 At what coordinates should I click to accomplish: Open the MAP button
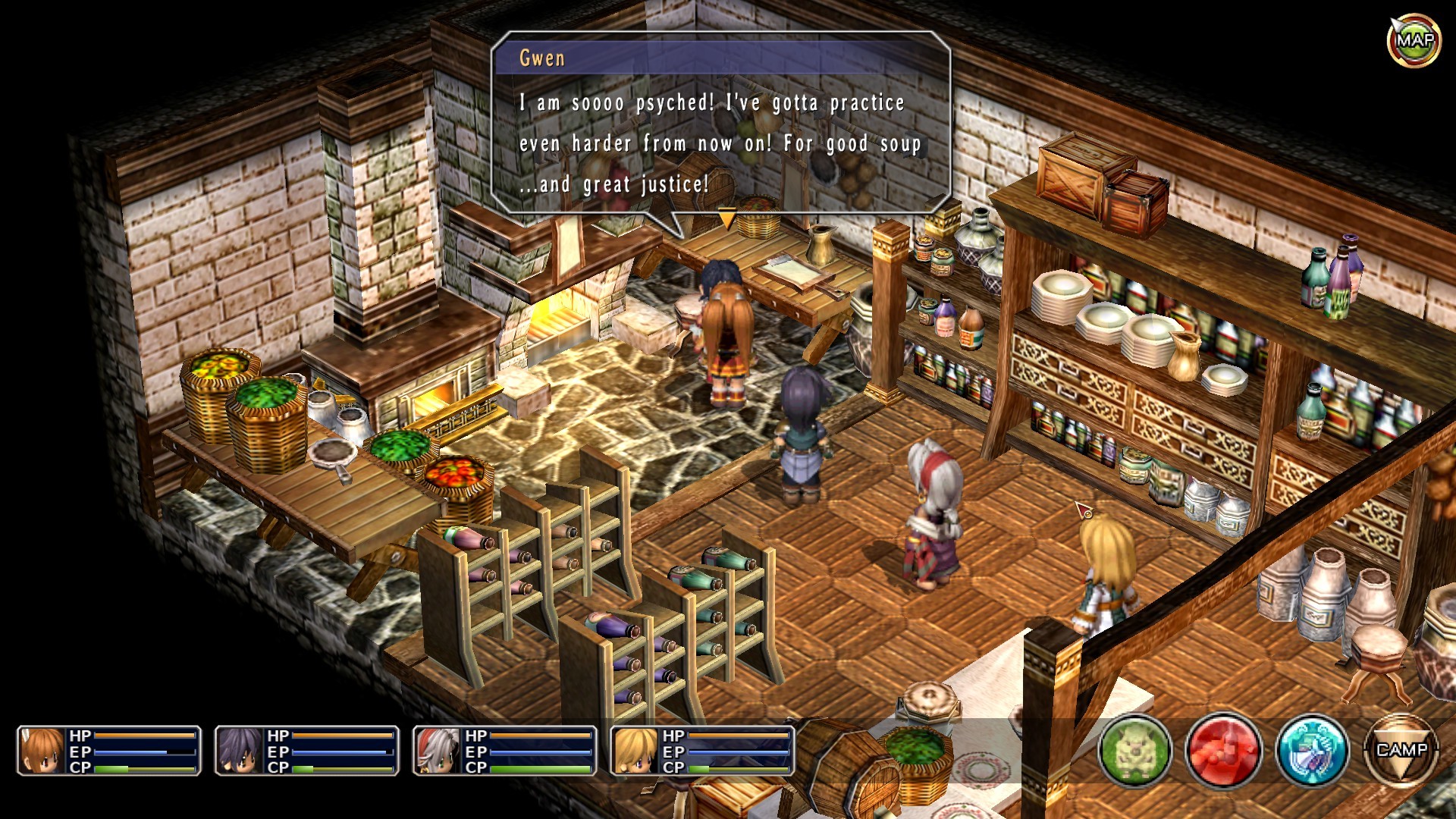point(1414,40)
